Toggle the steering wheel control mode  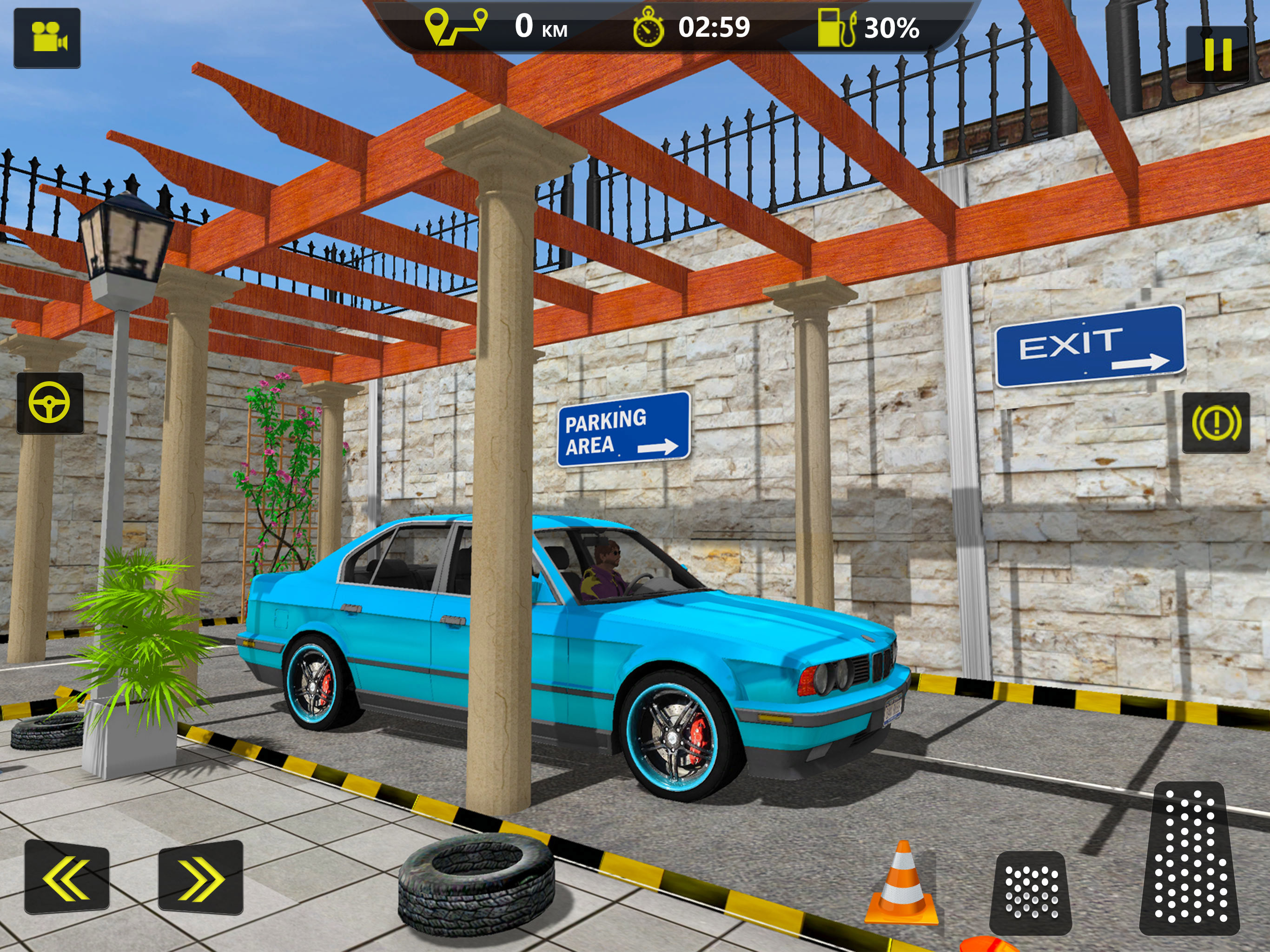(x=50, y=403)
